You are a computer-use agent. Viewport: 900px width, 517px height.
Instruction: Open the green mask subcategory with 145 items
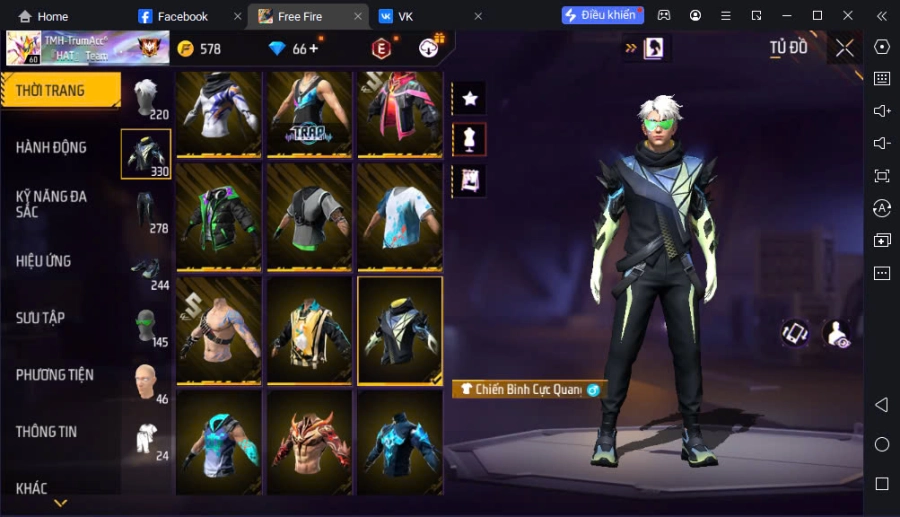[147, 326]
